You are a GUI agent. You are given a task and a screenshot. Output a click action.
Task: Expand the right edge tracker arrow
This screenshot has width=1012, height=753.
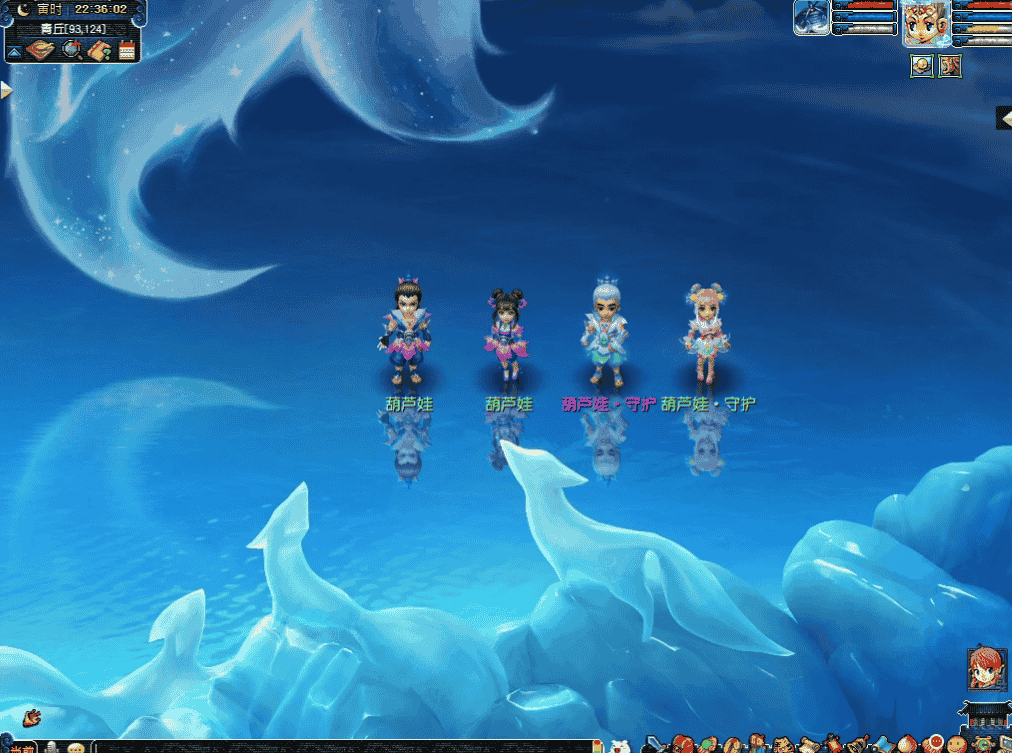pos(1004,118)
